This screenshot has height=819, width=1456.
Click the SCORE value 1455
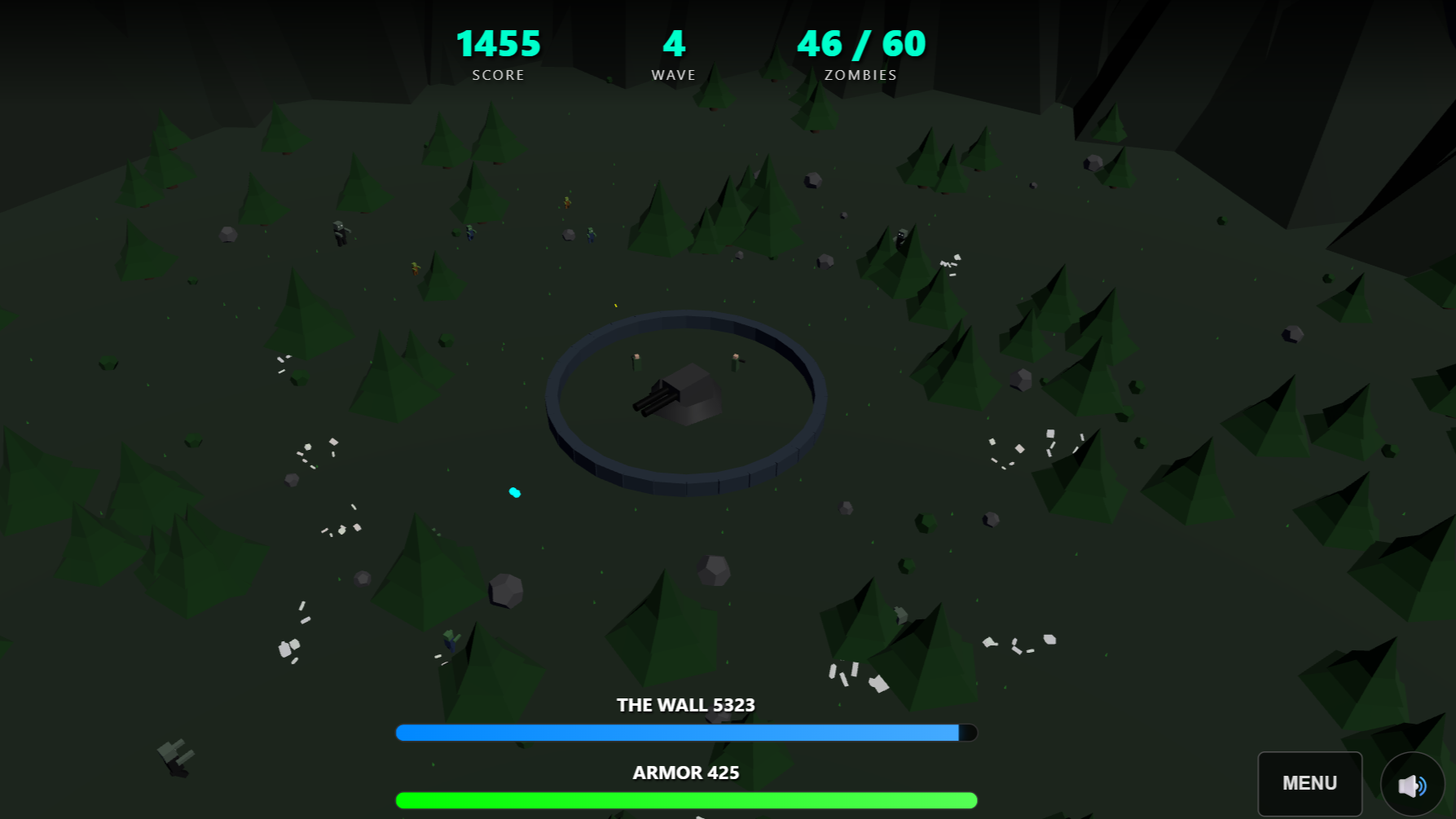coord(498,43)
